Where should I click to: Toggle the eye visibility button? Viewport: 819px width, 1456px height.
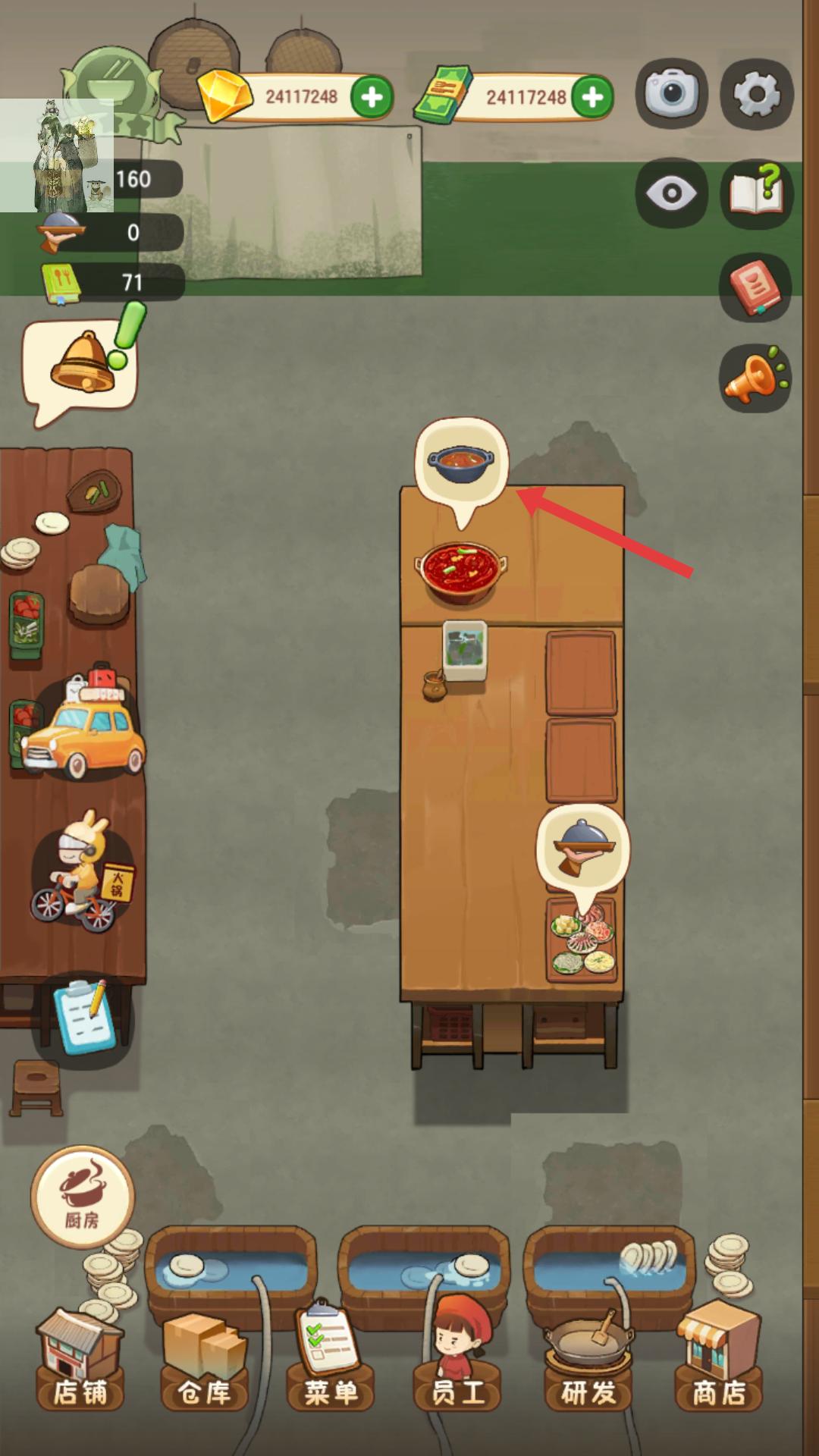coord(671,193)
